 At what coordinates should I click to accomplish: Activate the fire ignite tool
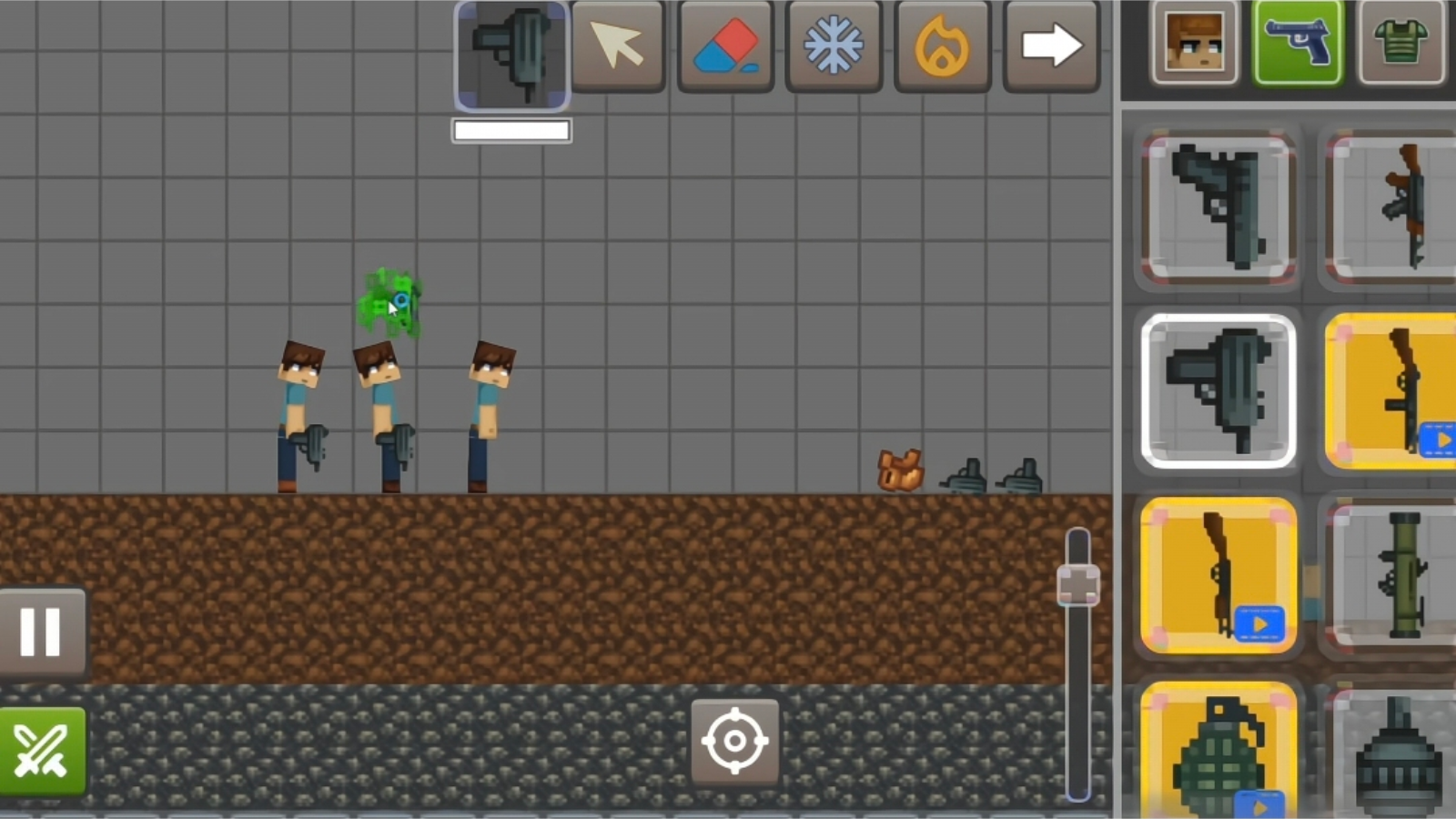click(943, 47)
